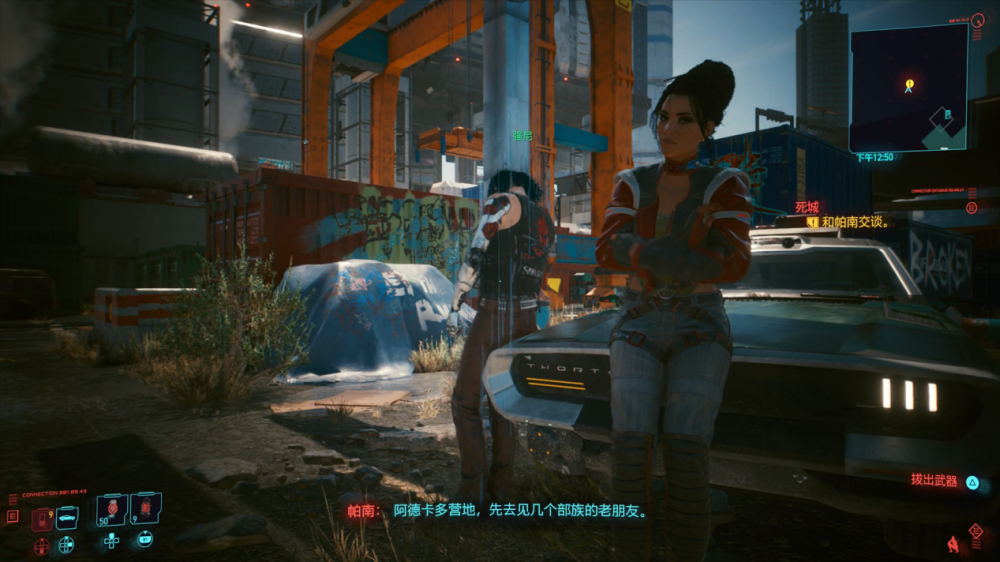Click the crouching figure stance icon
1000x562 pixels.
click(x=953, y=544)
